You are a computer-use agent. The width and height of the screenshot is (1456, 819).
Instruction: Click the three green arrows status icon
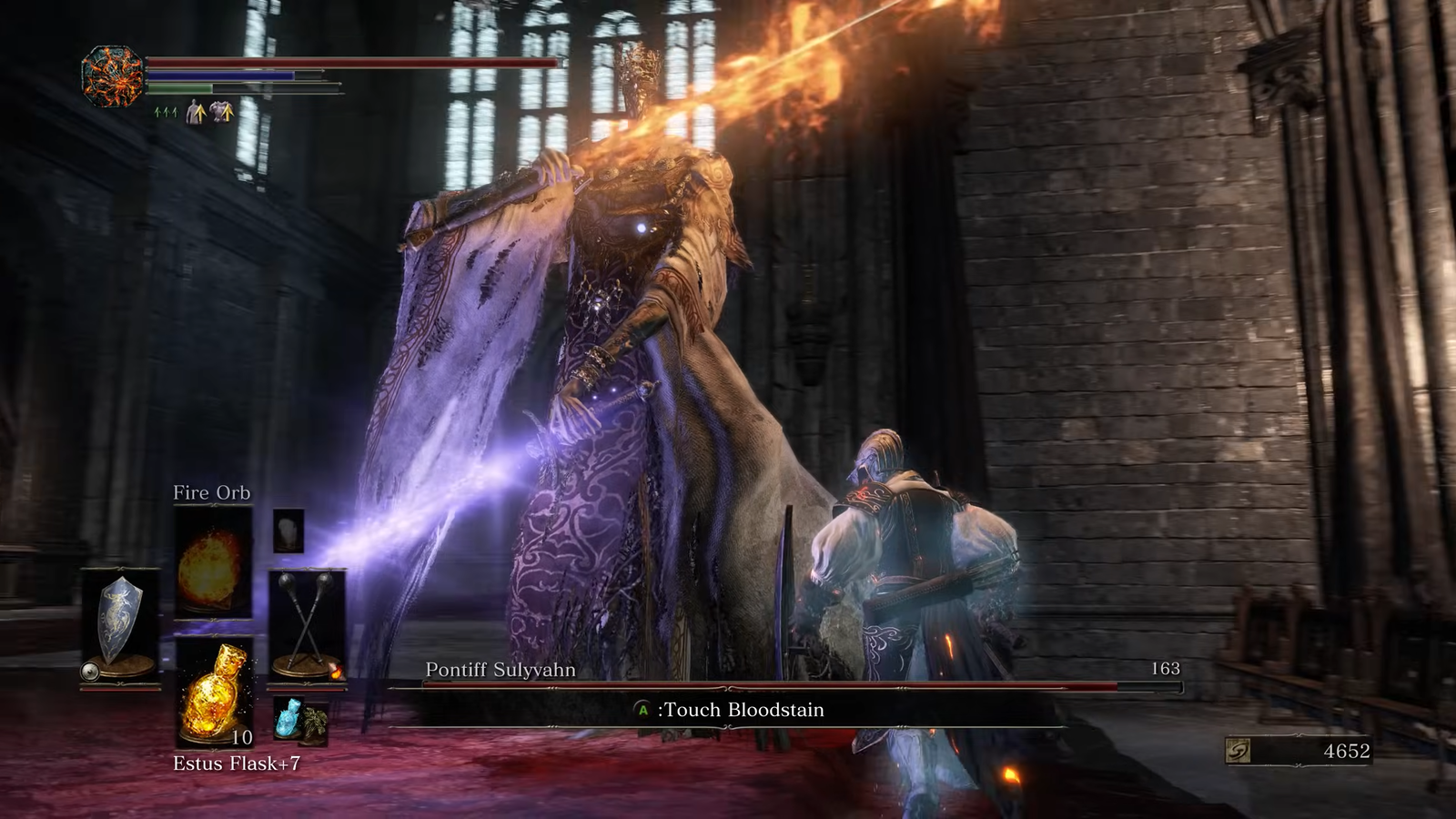tap(166, 113)
